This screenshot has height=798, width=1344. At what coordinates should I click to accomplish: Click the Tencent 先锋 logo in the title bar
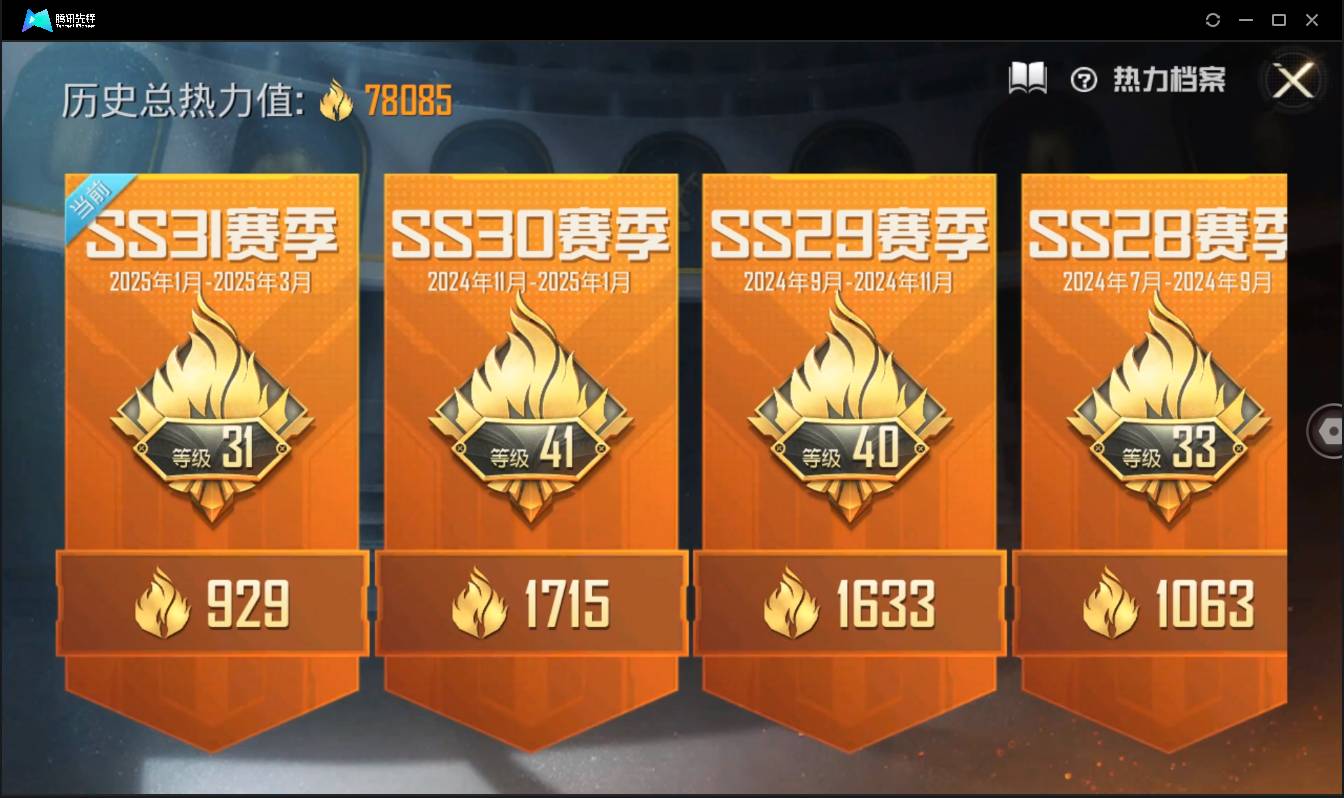pyautogui.click(x=37, y=17)
